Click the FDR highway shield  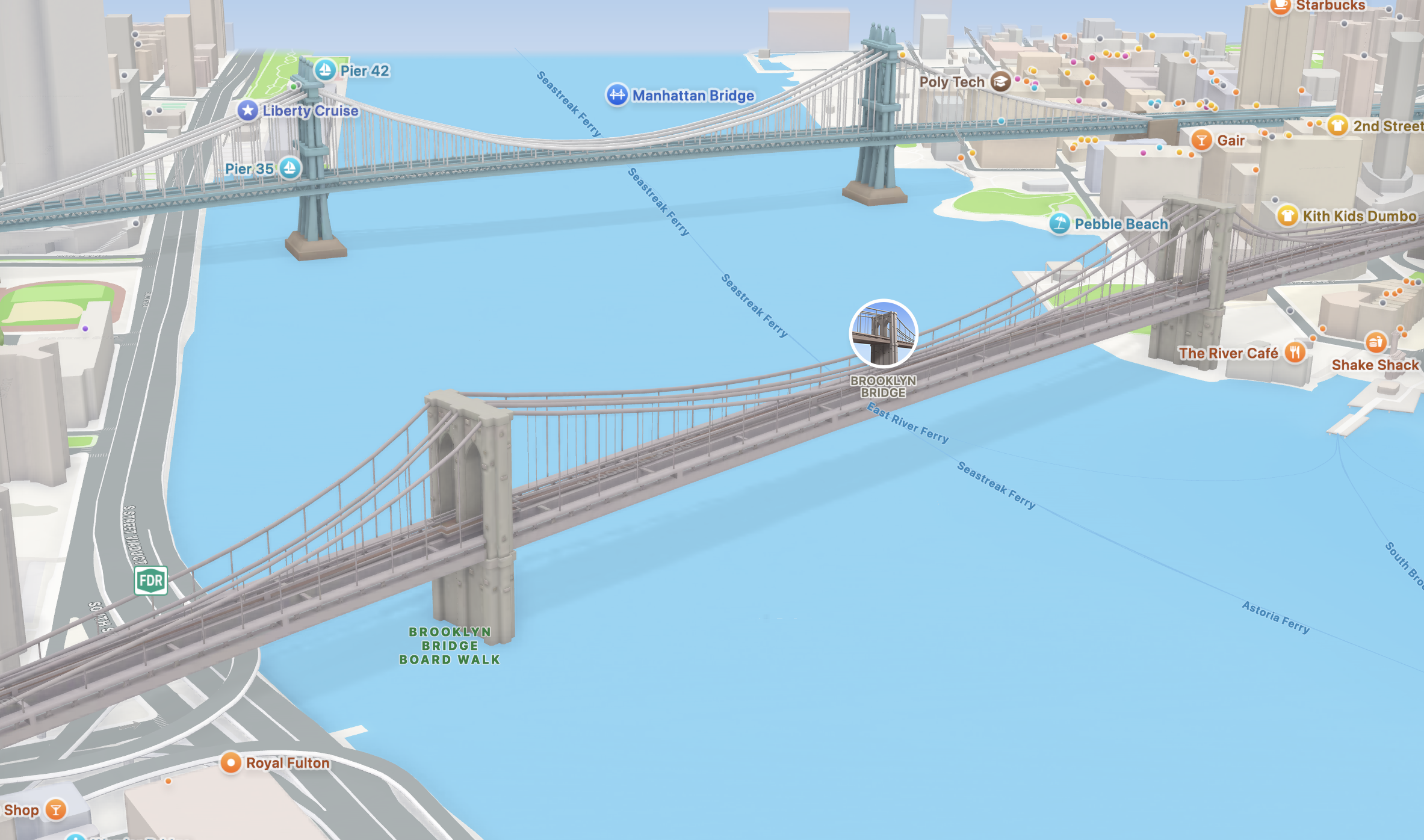pyautogui.click(x=150, y=581)
